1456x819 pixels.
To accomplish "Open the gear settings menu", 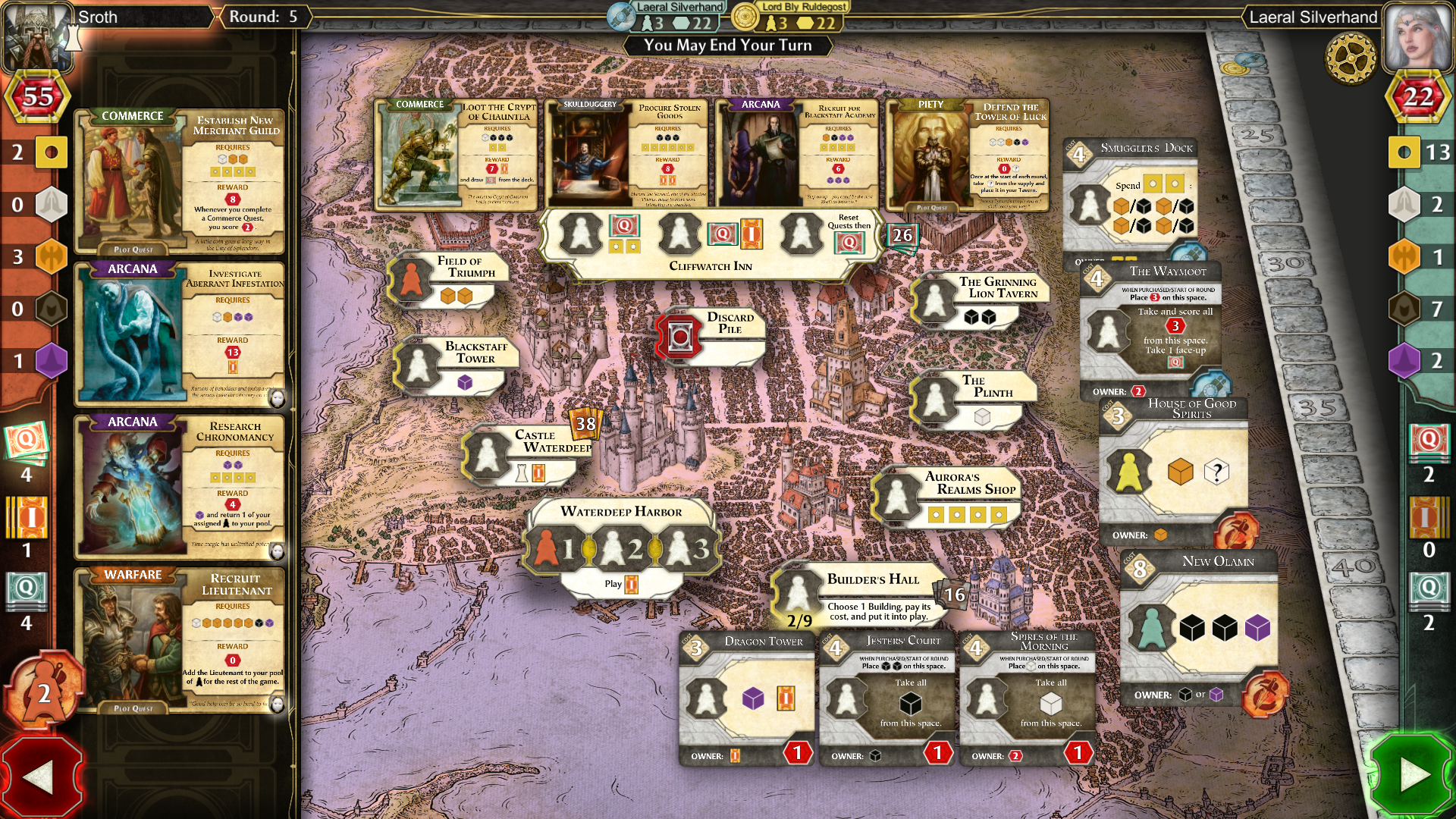I will (x=1351, y=57).
